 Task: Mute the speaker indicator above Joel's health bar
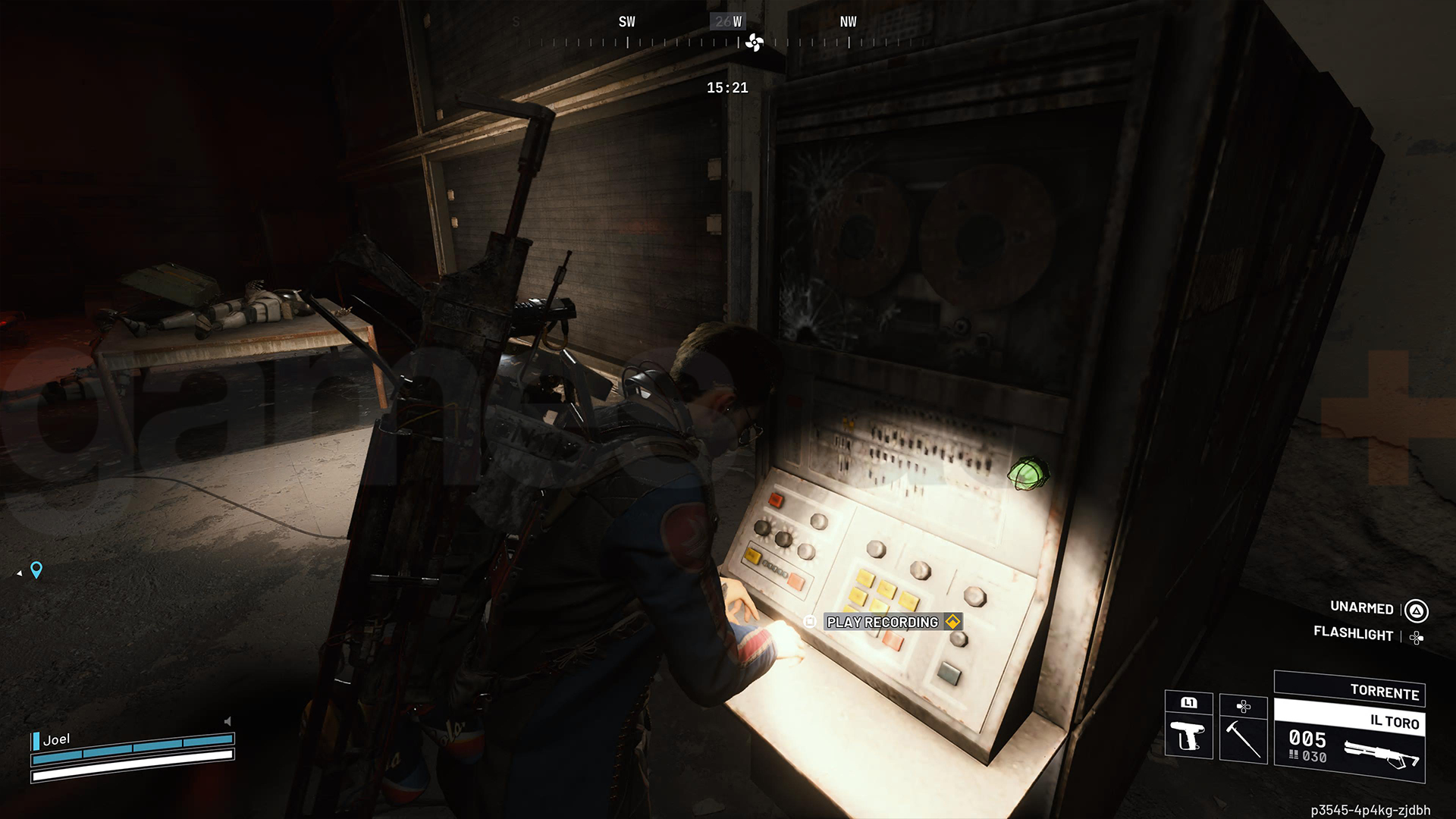tap(227, 720)
